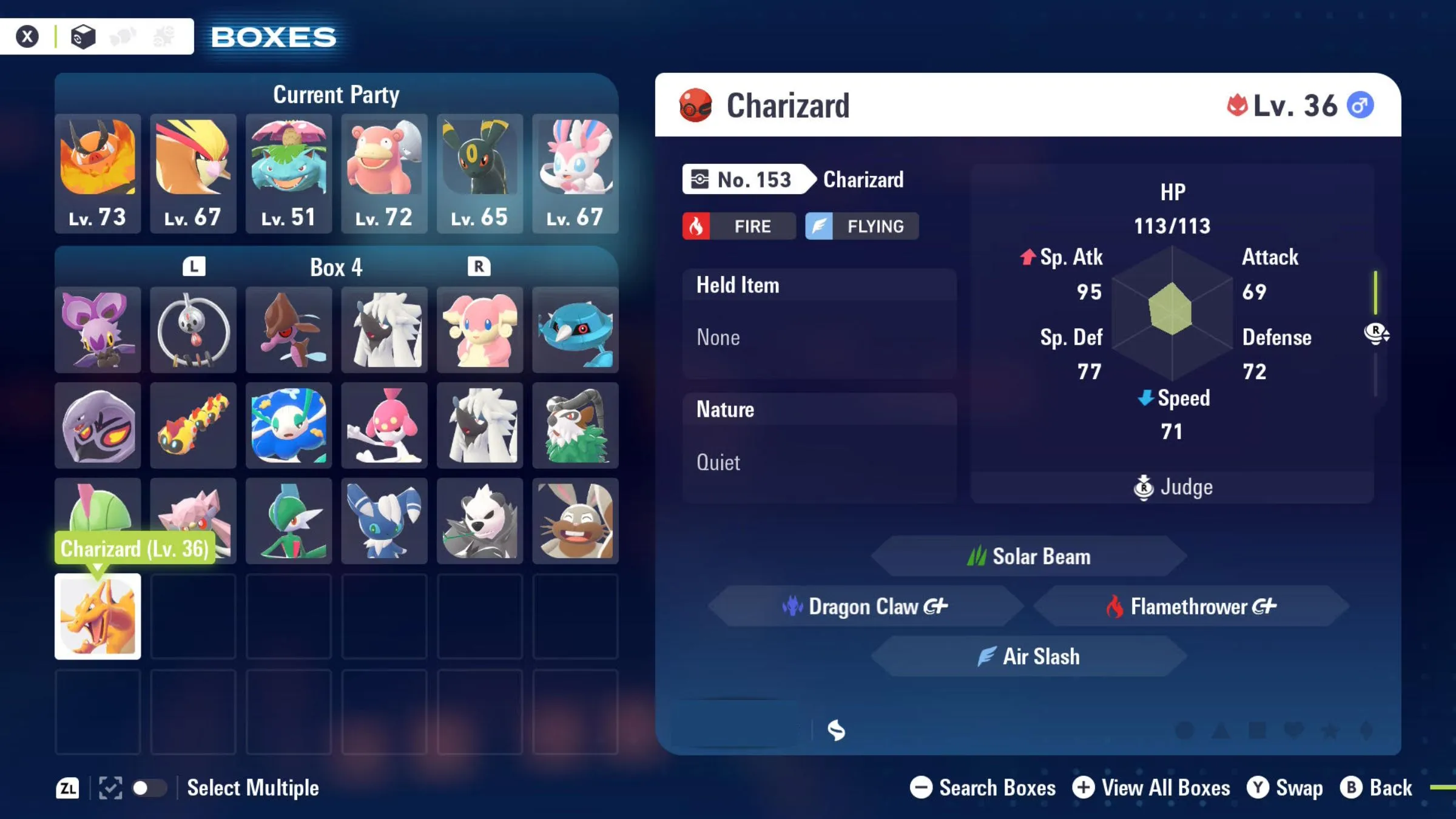Image resolution: width=1456 pixels, height=819 pixels.
Task: Select the Flamethrower move
Action: (1191, 606)
